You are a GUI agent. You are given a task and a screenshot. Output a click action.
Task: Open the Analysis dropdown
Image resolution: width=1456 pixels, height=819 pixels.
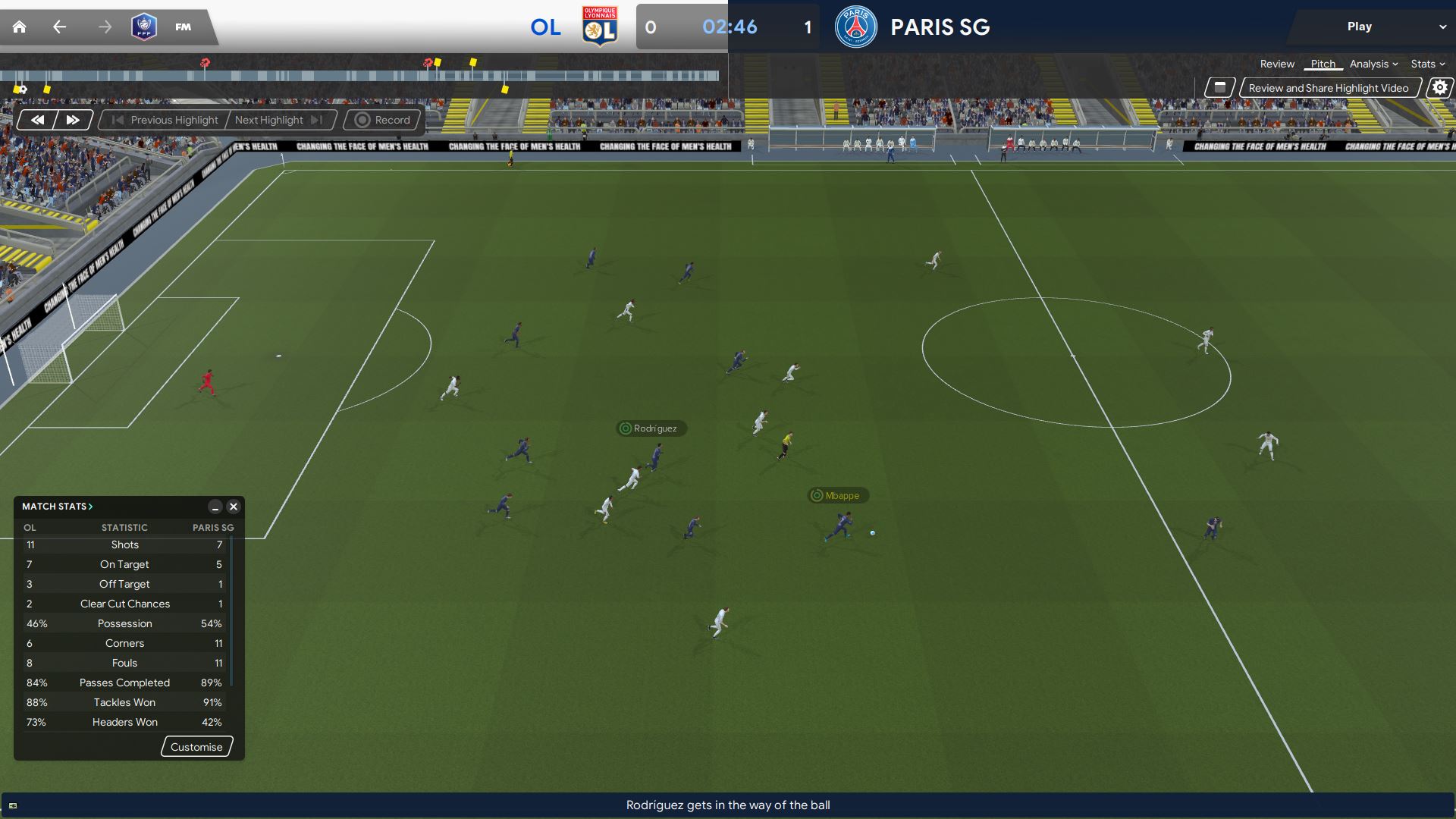[1373, 64]
